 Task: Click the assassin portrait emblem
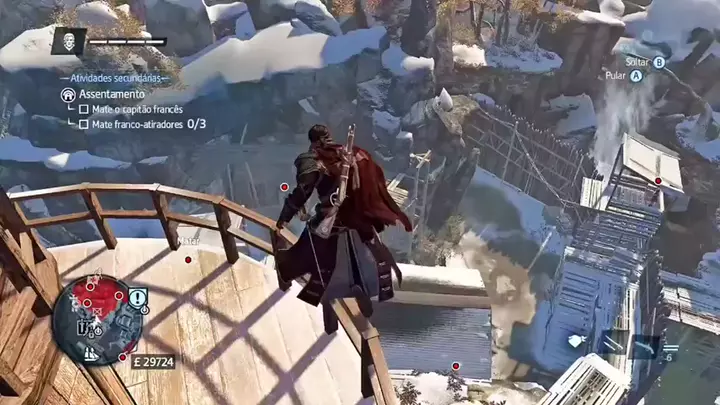[x=68, y=40]
